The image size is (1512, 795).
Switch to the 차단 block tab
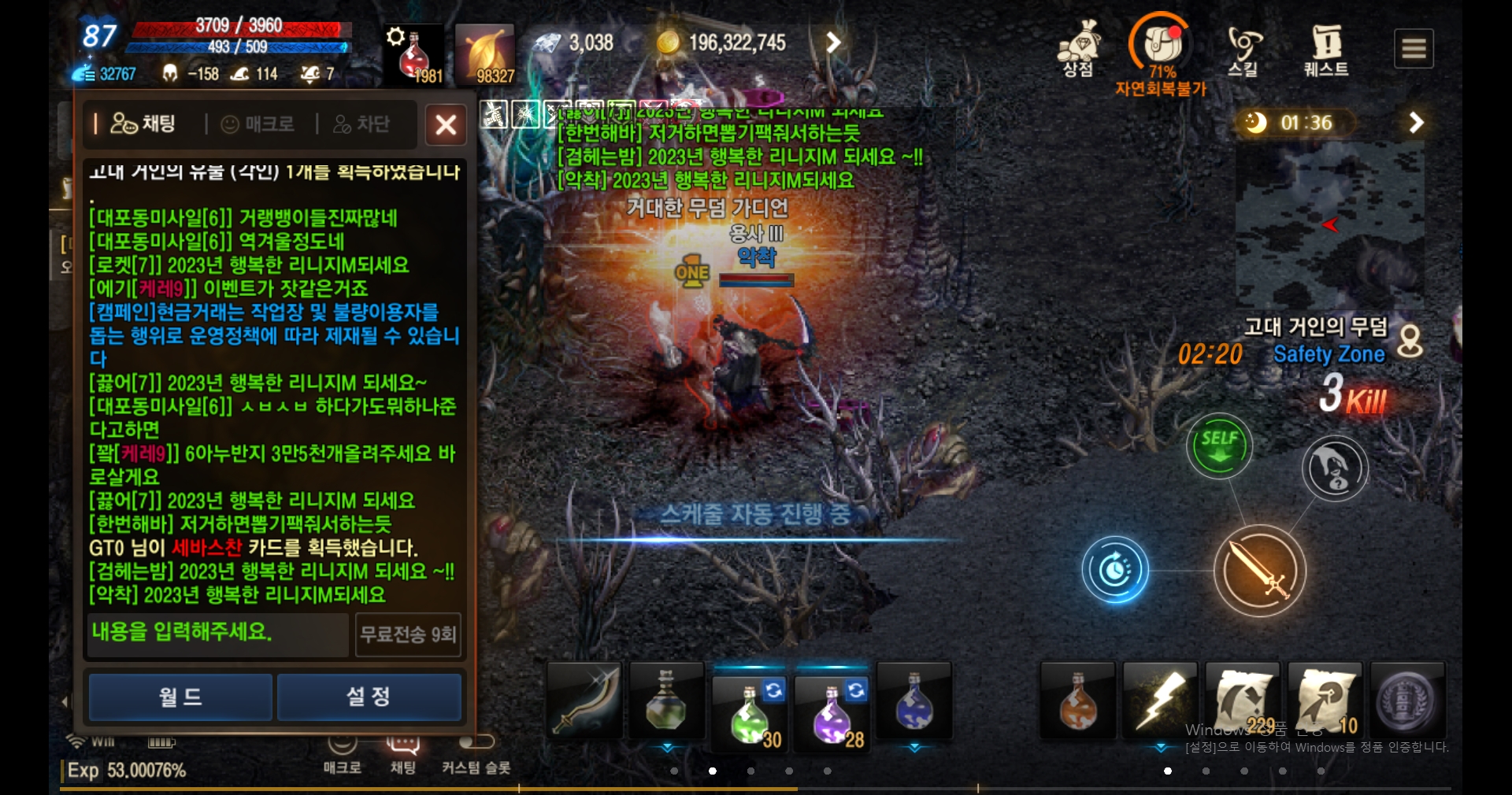click(362, 124)
